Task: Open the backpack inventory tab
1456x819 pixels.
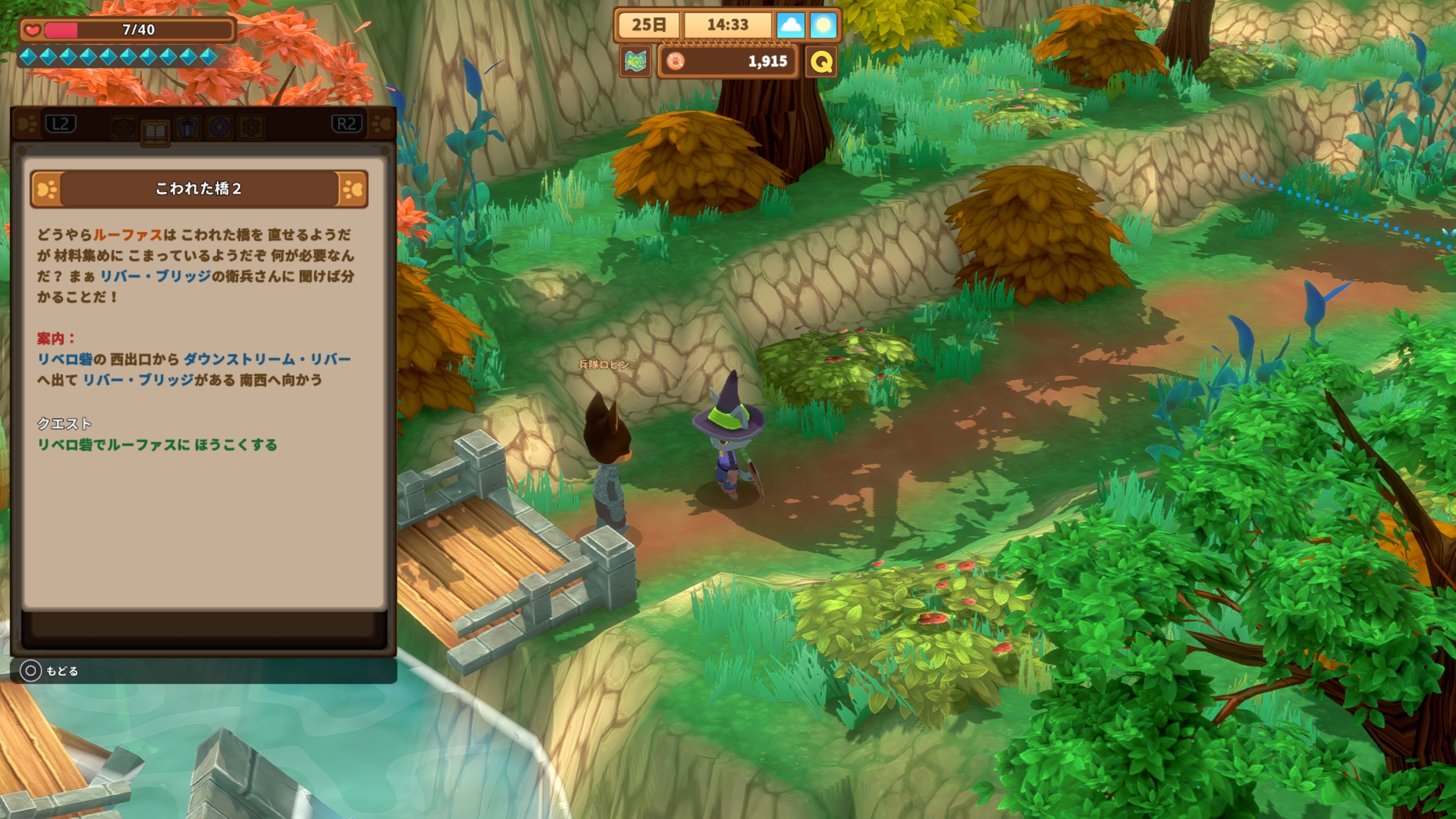Action: 124,128
